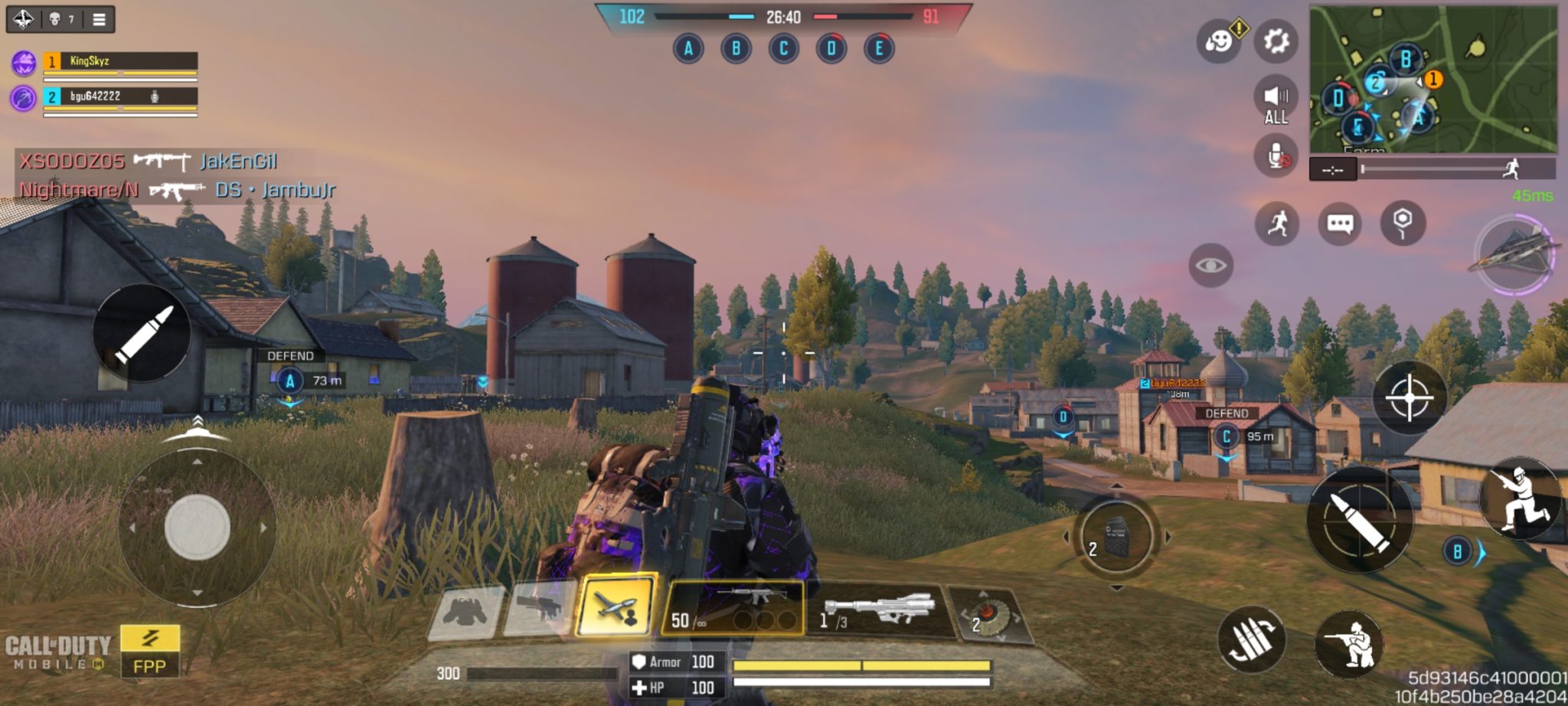1568x706 pixels.
Task: Fire using the left bullet button
Action: coord(142,334)
